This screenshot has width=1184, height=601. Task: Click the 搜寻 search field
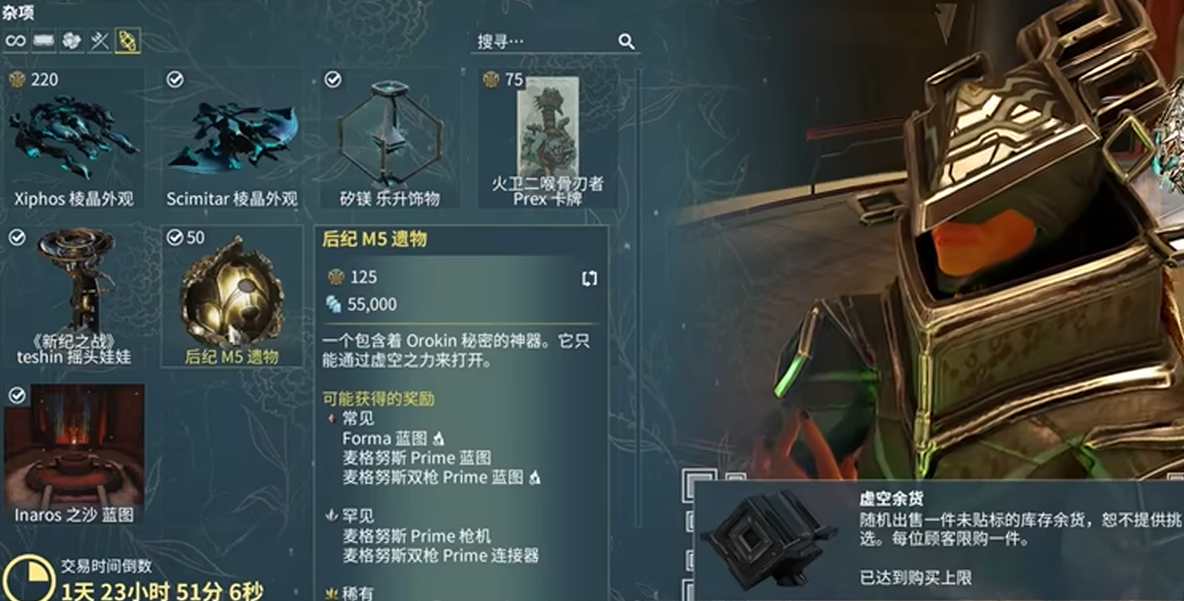540,41
